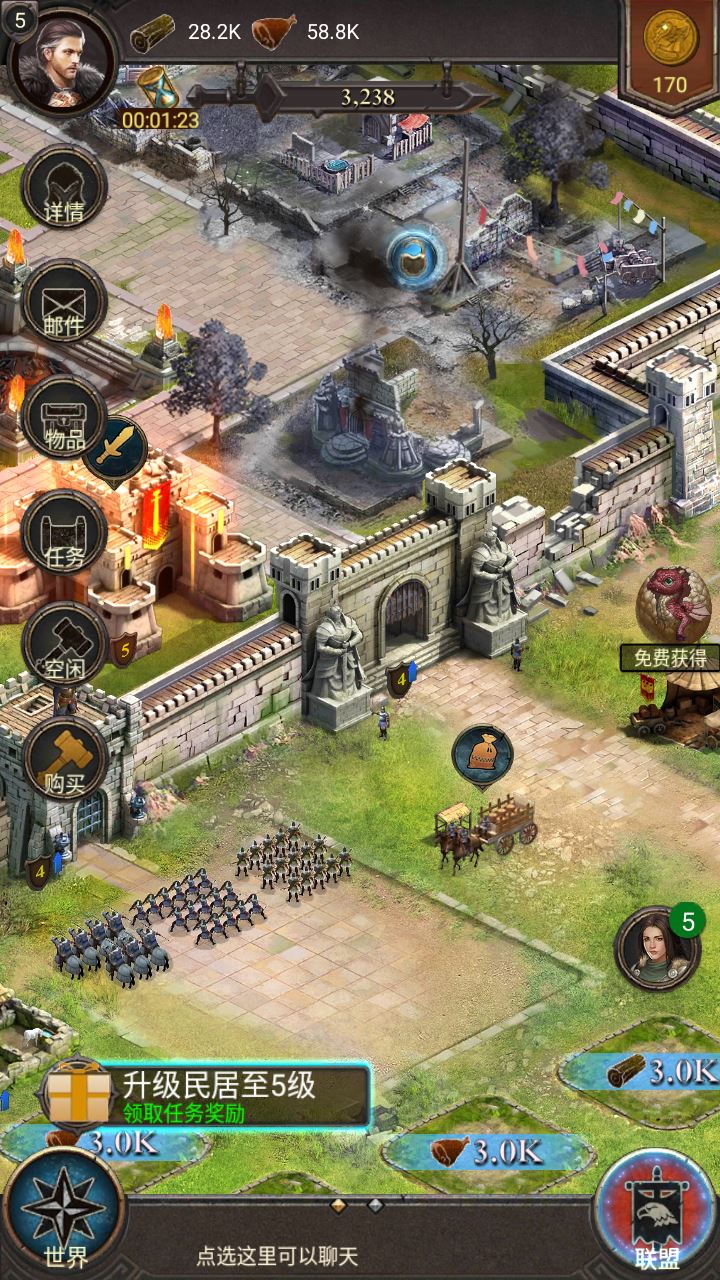Tap the money bag bubble above the wagon
Viewport: 720px width, 1280px height.
point(482,754)
